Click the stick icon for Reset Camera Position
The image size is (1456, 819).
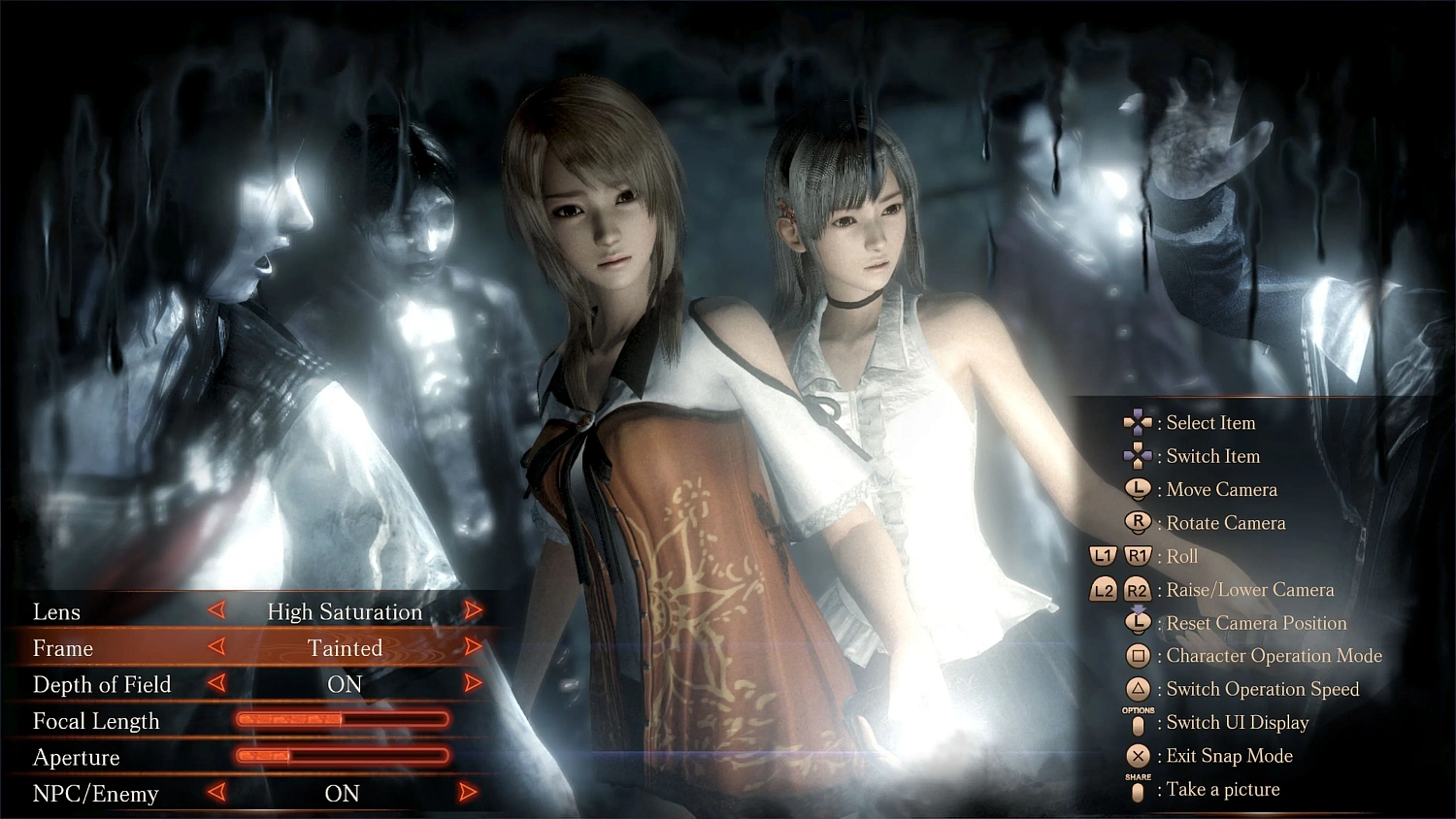(1138, 623)
